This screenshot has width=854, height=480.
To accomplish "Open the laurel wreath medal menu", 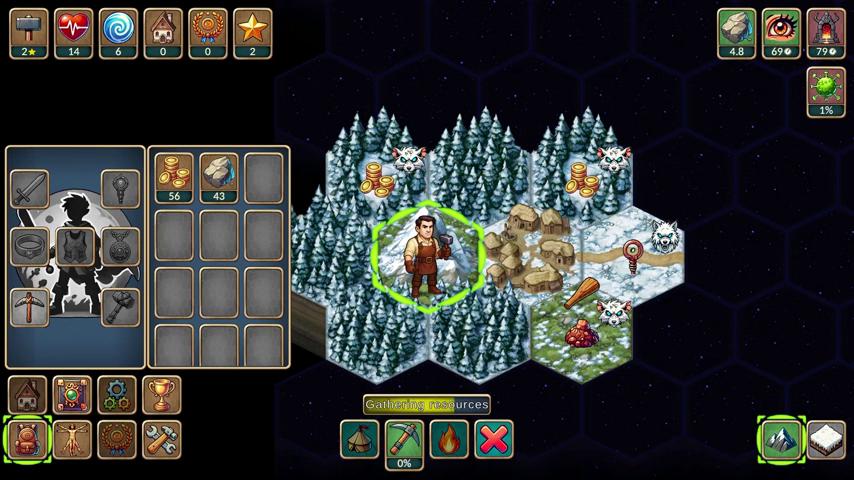I will click(117, 440).
